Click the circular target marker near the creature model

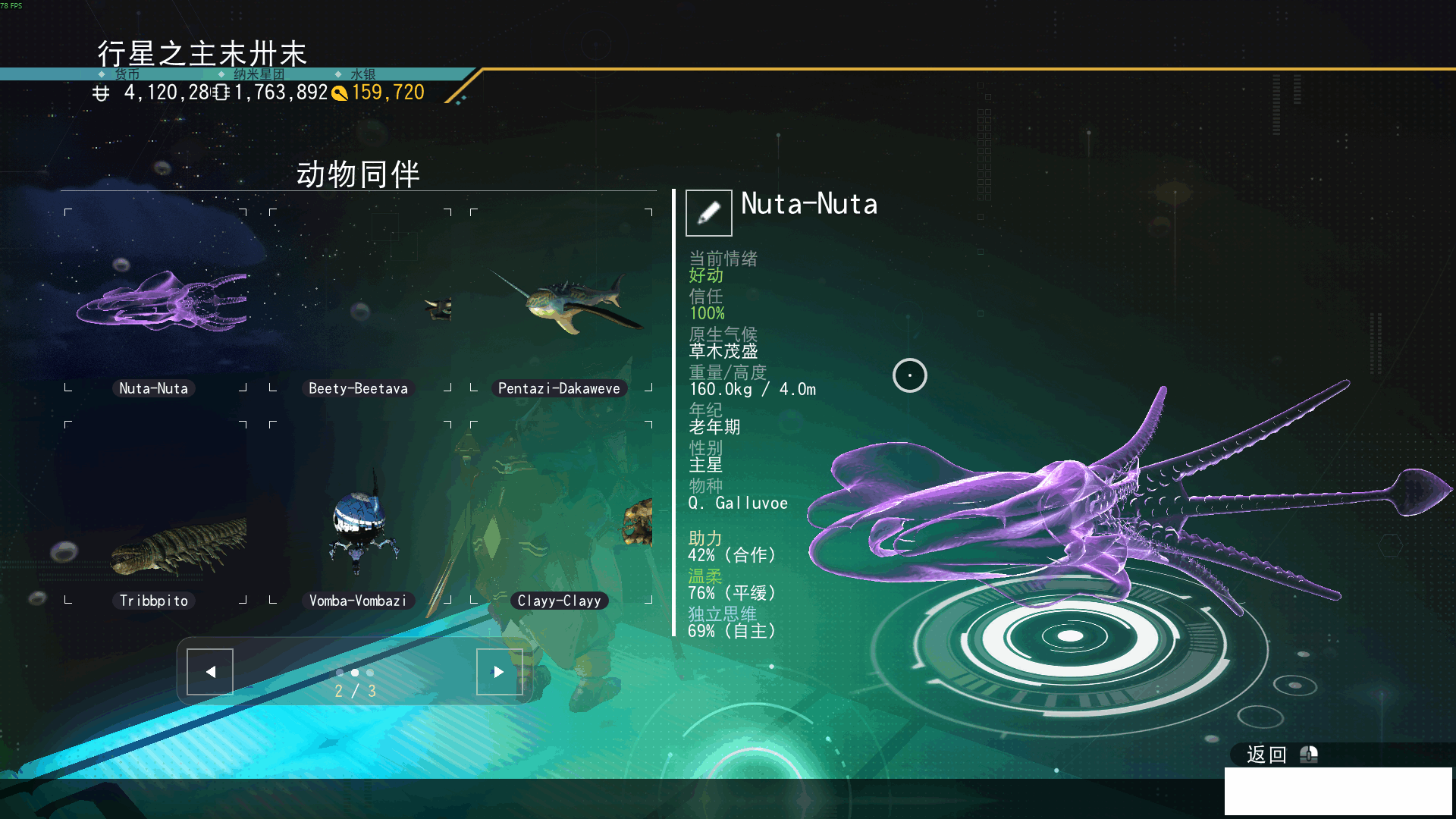tap(909, 375)
